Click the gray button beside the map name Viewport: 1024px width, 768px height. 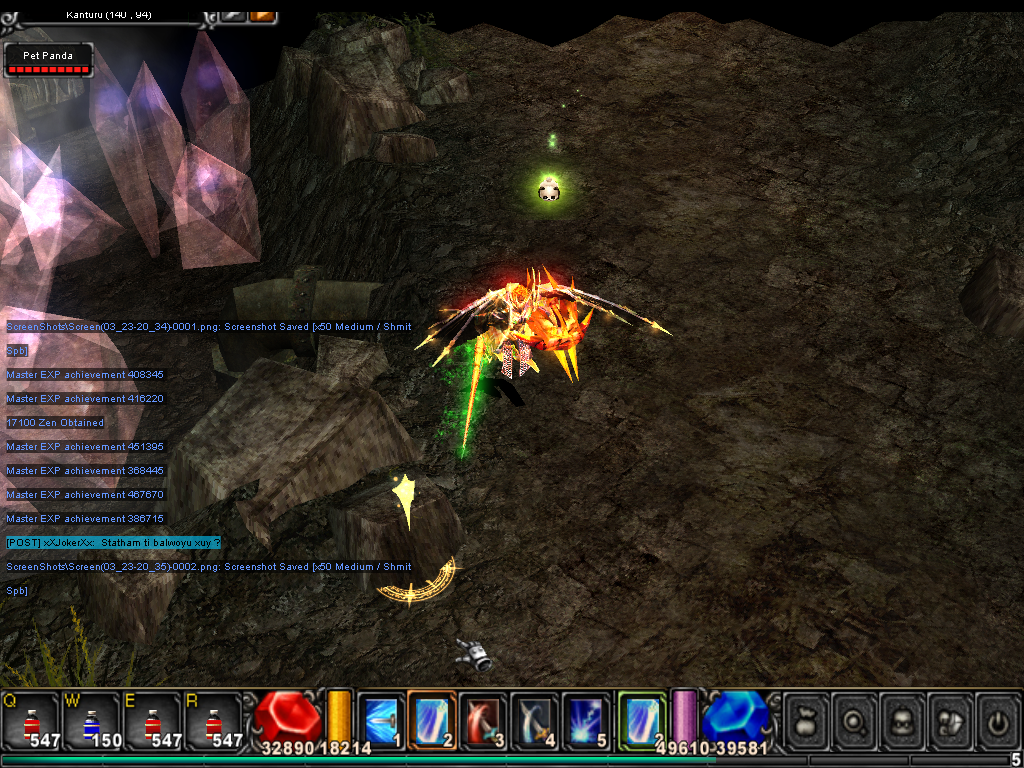[234, 14]
